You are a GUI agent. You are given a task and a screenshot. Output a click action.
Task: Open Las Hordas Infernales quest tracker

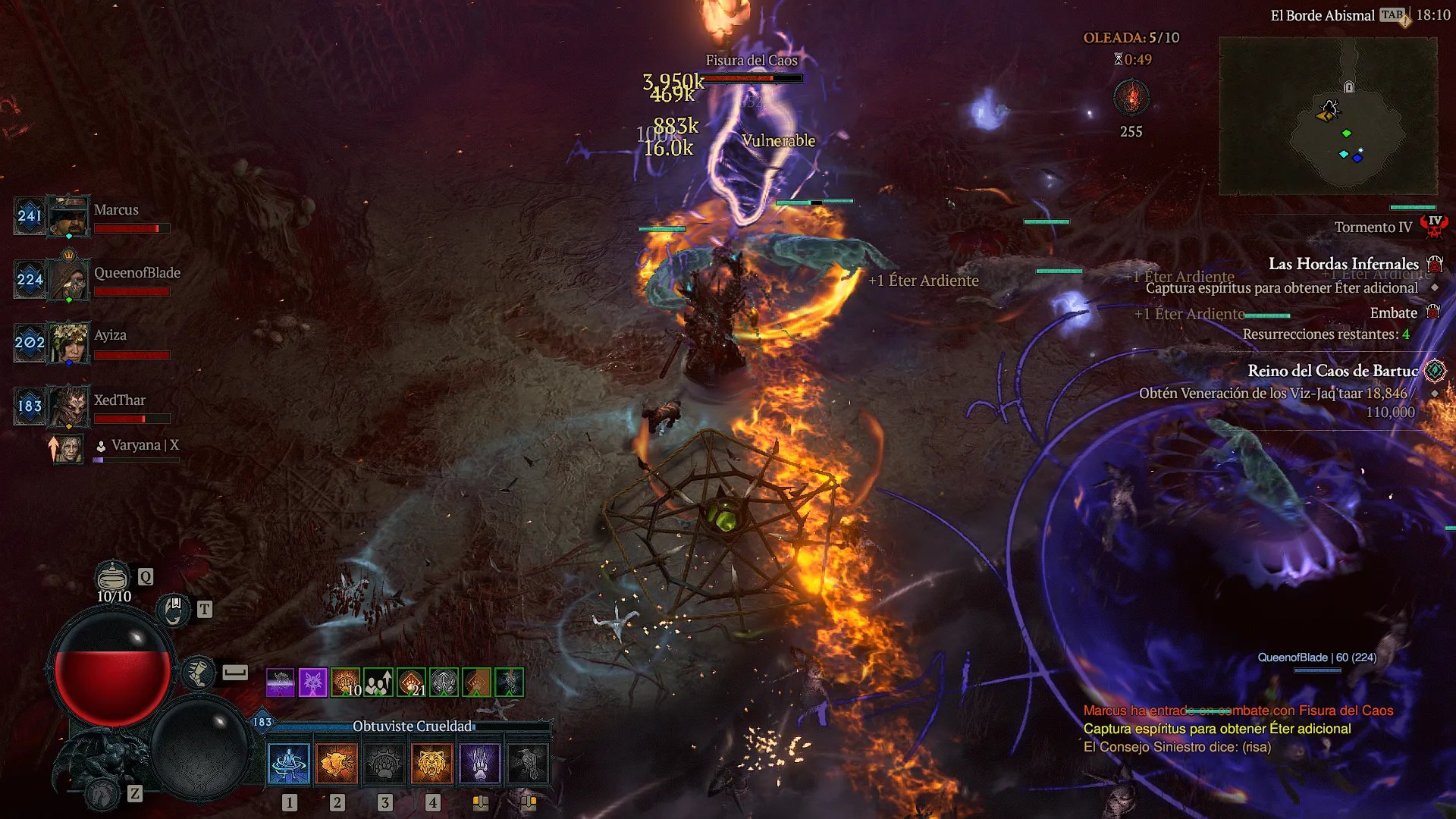[1343, 264]
